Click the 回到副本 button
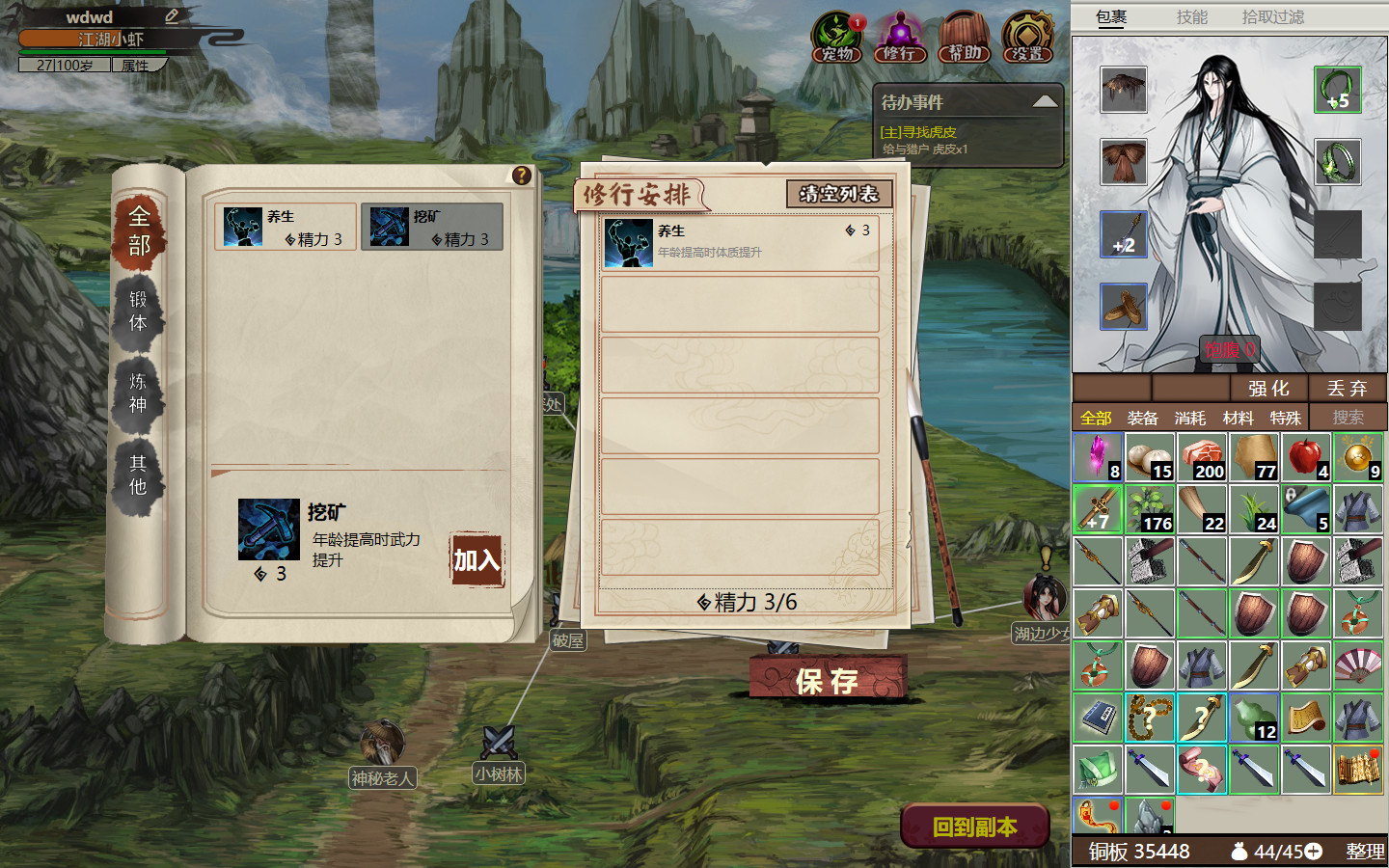 tap(973, 826)
